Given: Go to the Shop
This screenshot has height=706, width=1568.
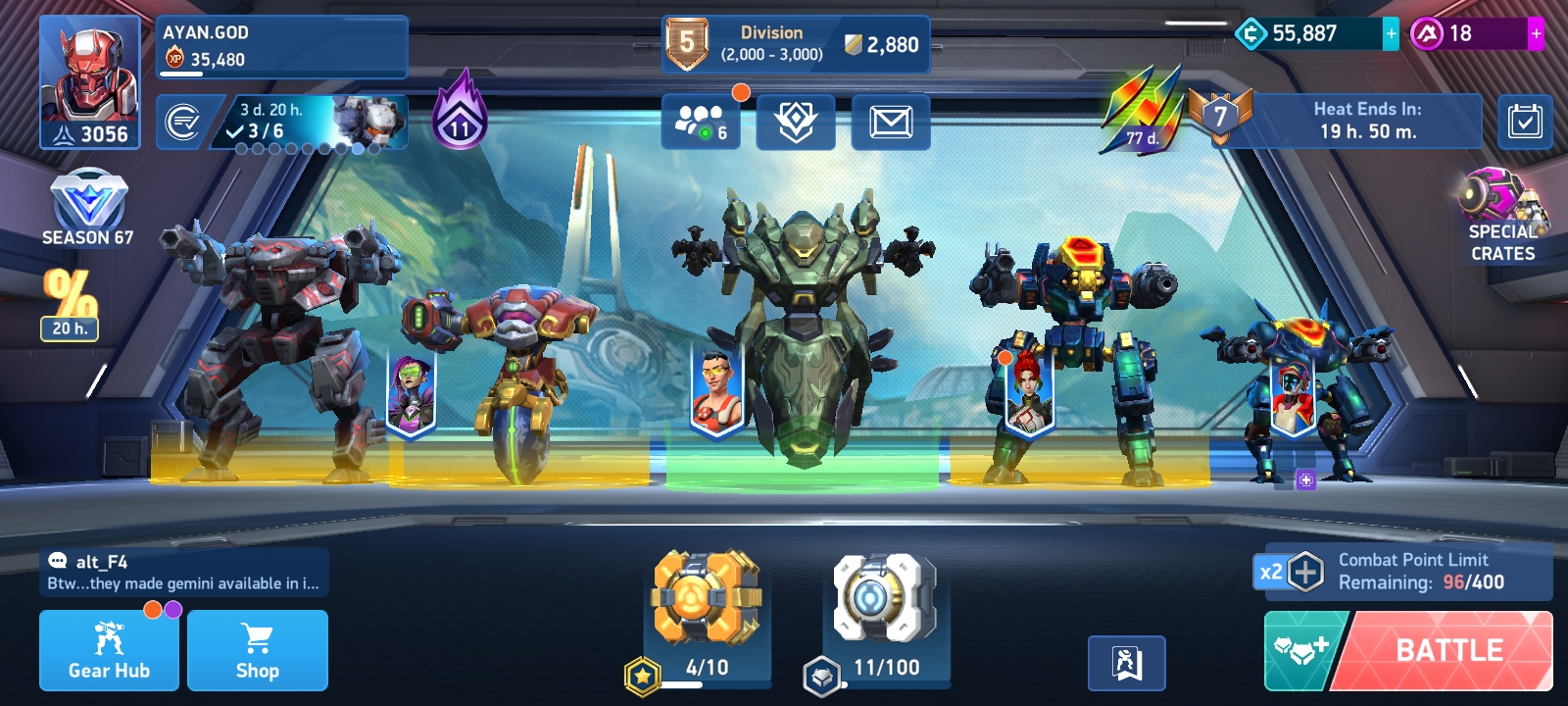Looking at the screenshot, I should 258,650.
